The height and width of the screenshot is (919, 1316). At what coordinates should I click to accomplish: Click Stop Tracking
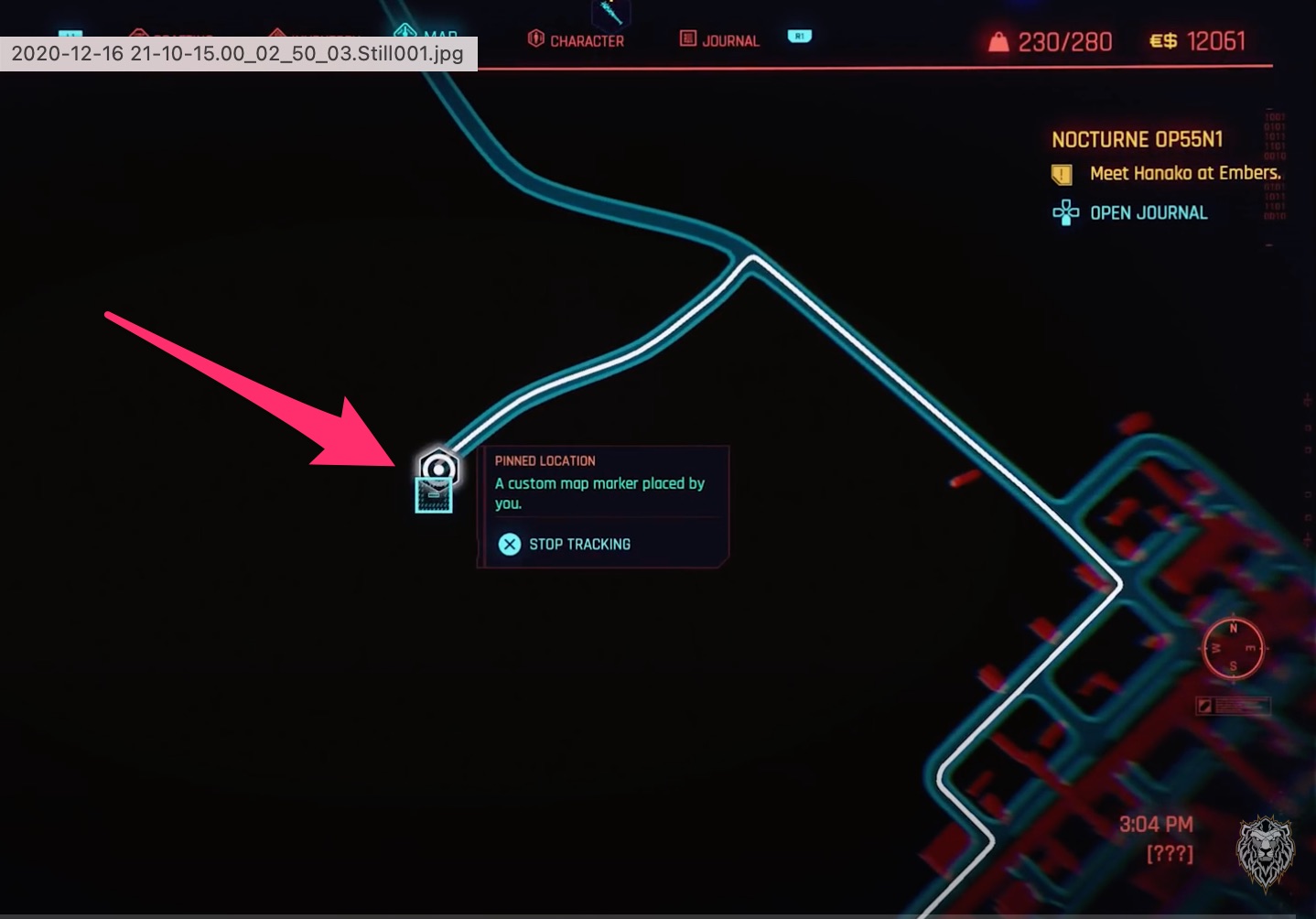click(x=580, y=544)
